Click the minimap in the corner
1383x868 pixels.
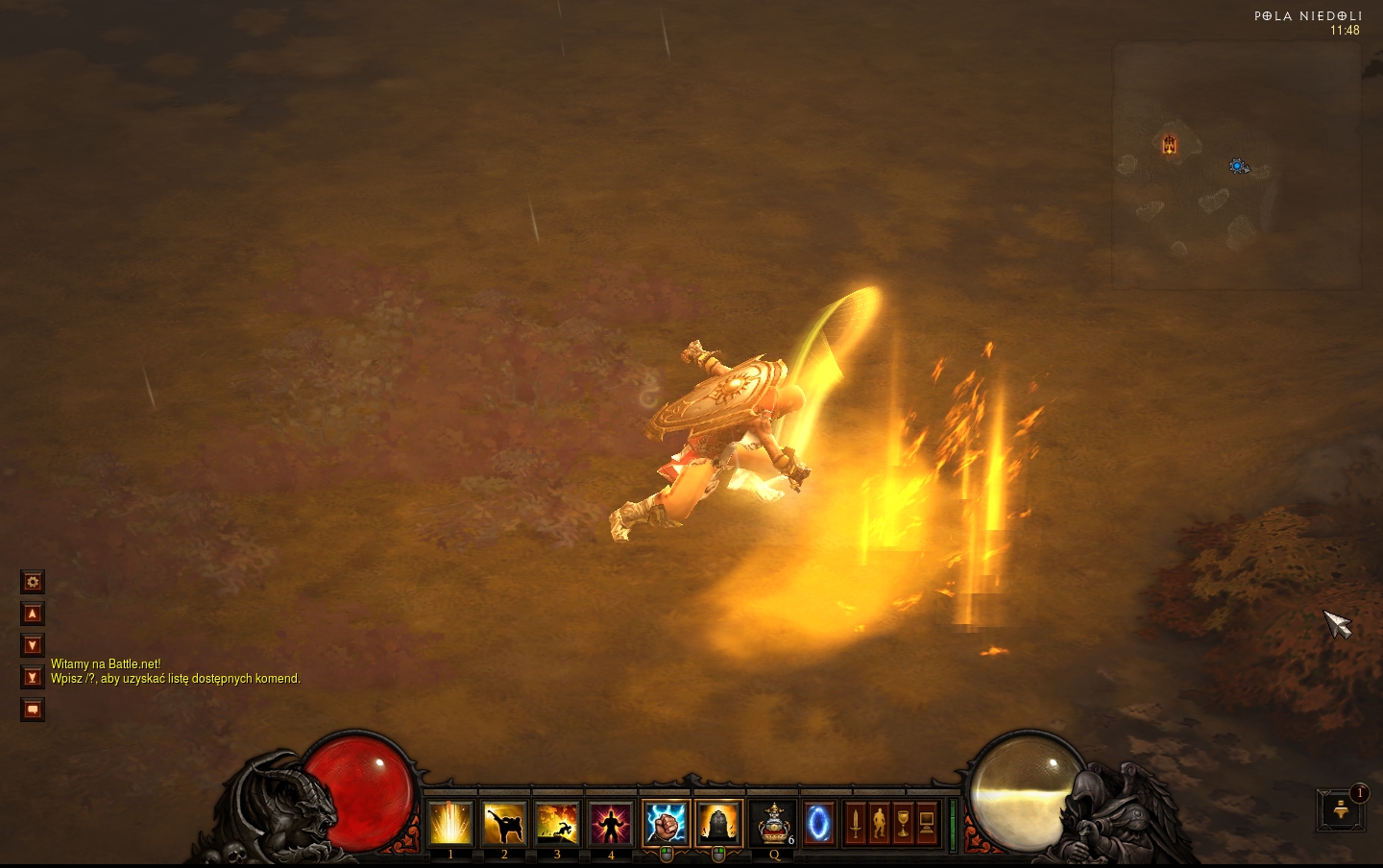click(x=1236, y=165)
